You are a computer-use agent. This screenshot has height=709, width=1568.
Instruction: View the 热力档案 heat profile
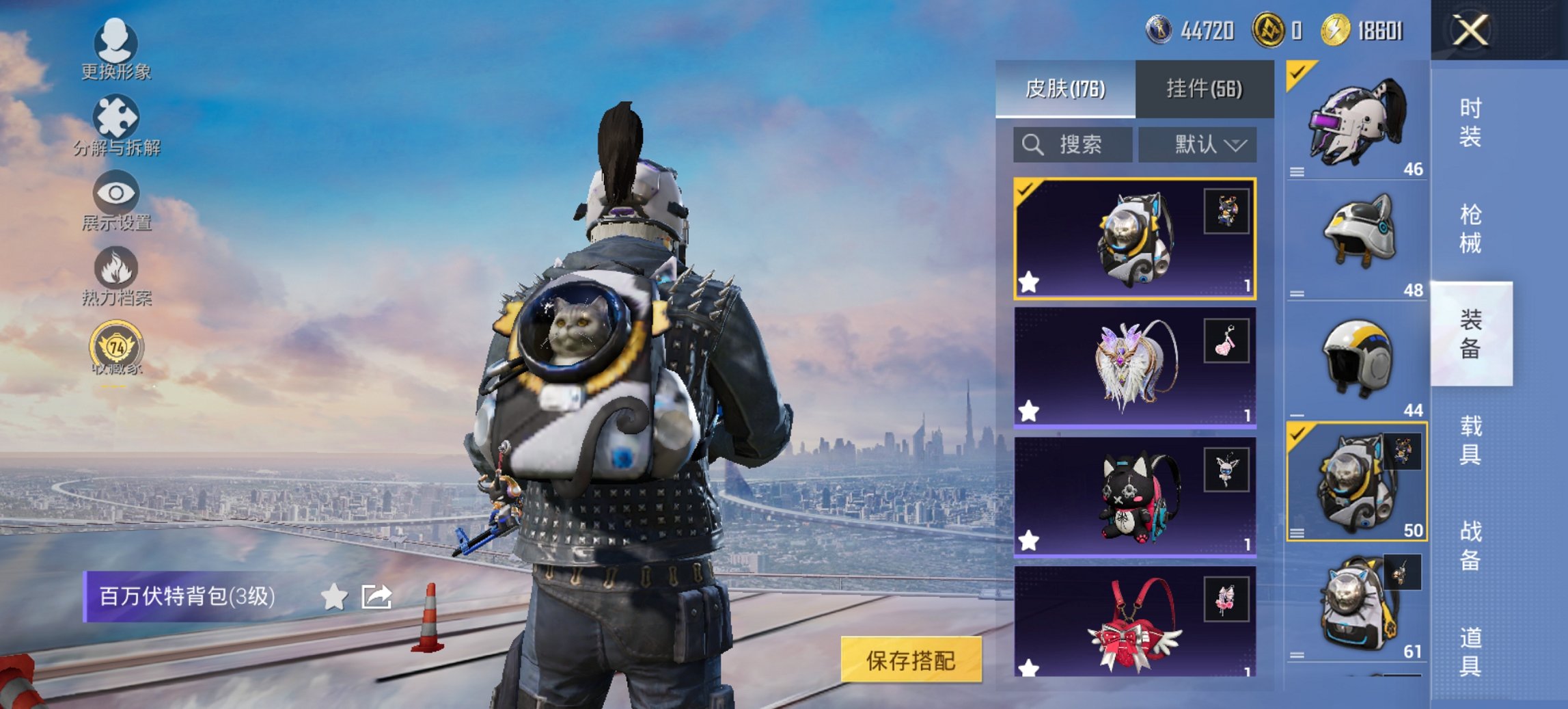point(118,280)
